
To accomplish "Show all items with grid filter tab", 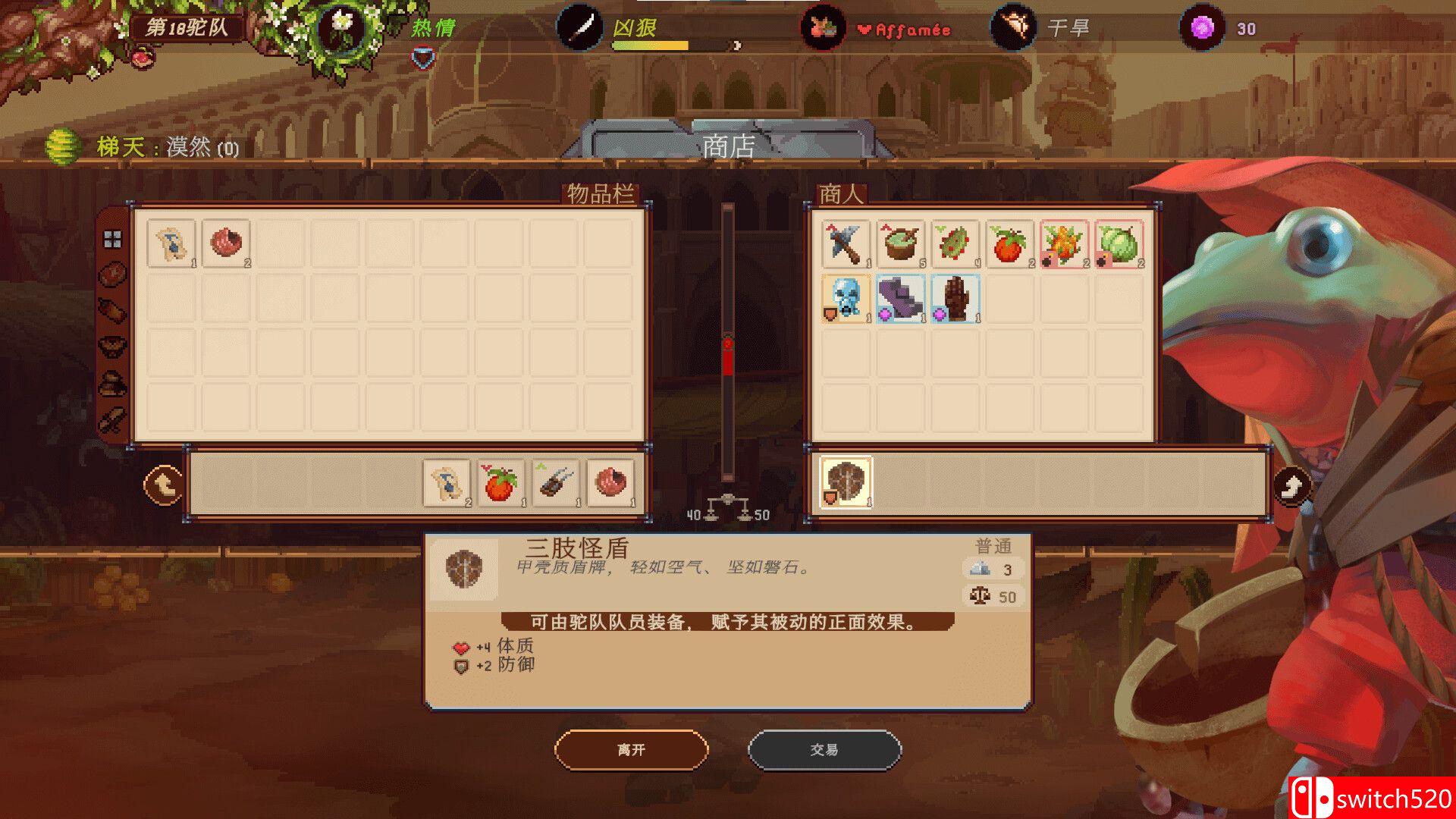I will tap(112, 240).
